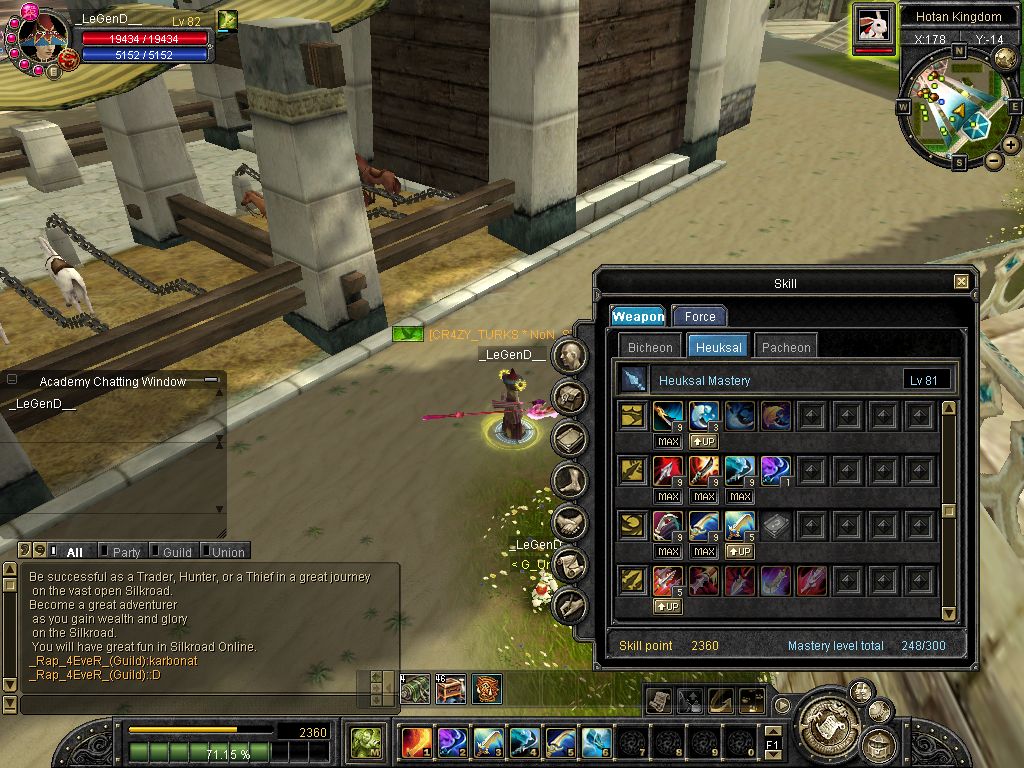Click the Heuksal Mastery icon
Viewport: 1024px width, 768px height.
[x=634, y=380]
